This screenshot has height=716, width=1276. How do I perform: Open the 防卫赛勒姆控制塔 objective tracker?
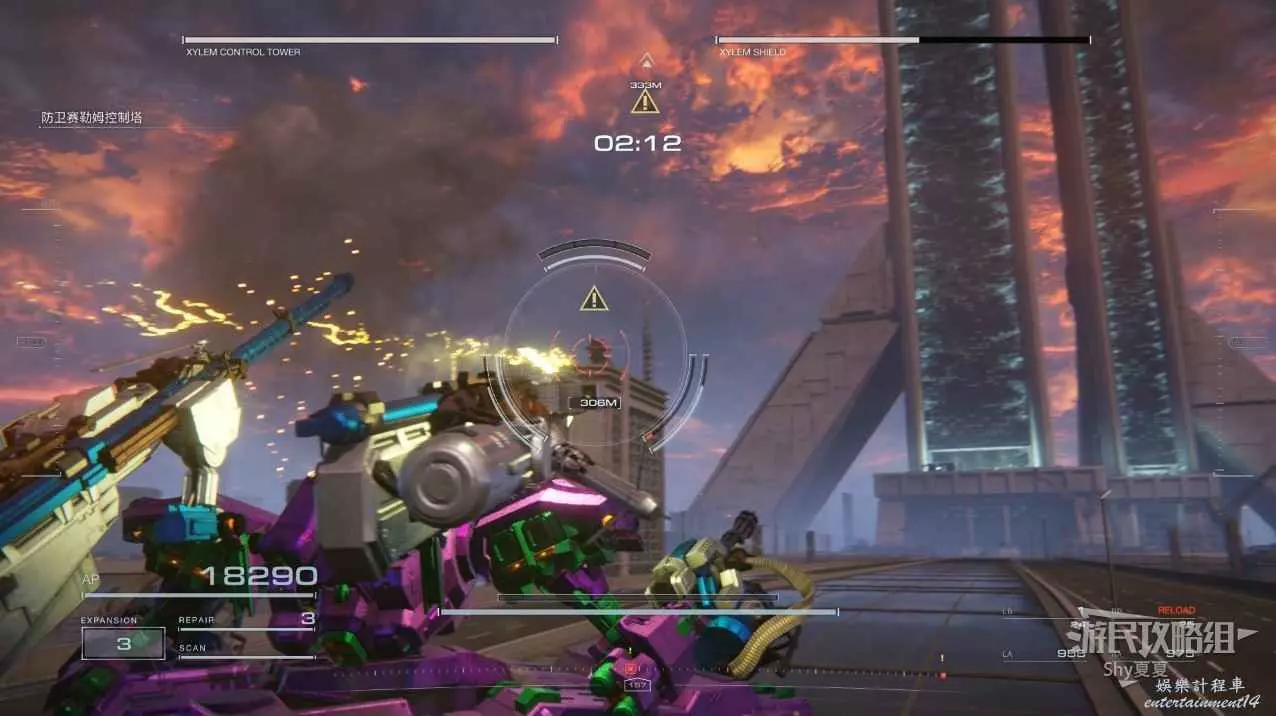[92, 118]
